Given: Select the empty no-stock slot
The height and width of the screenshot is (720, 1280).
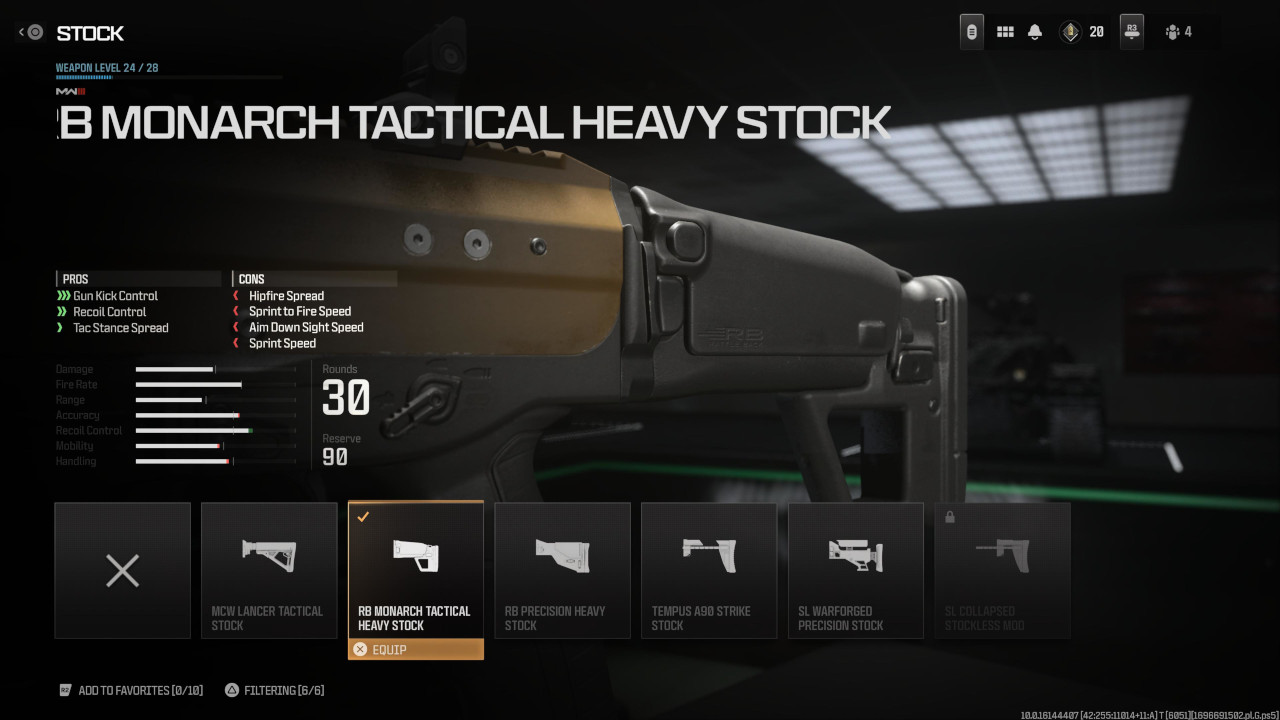Looking at the screenshot, I should [122, 570].
